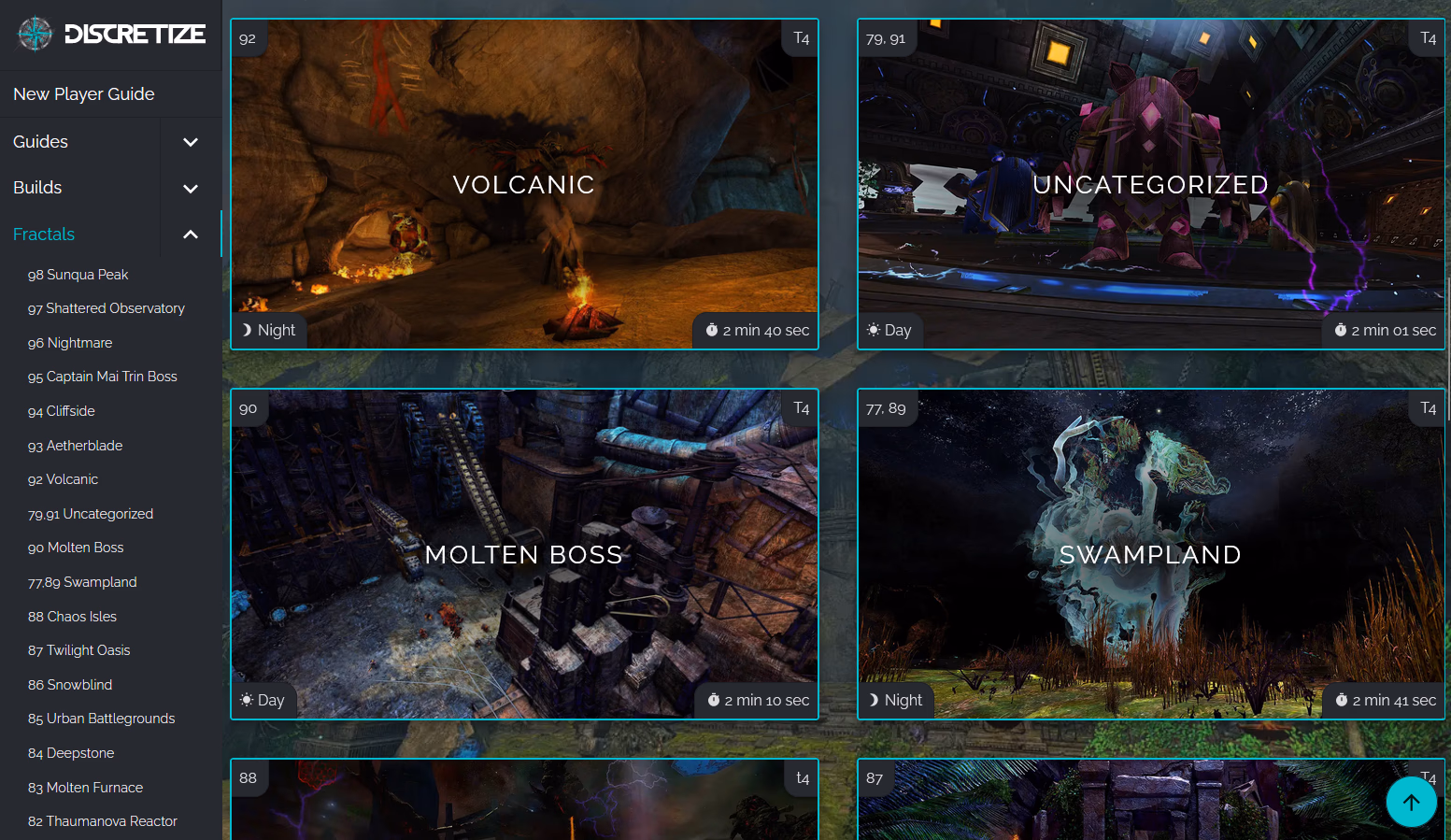Open 85 Urban Battlegrounds guide
The height and width of the screenshot is (840, 1451).
101,719
